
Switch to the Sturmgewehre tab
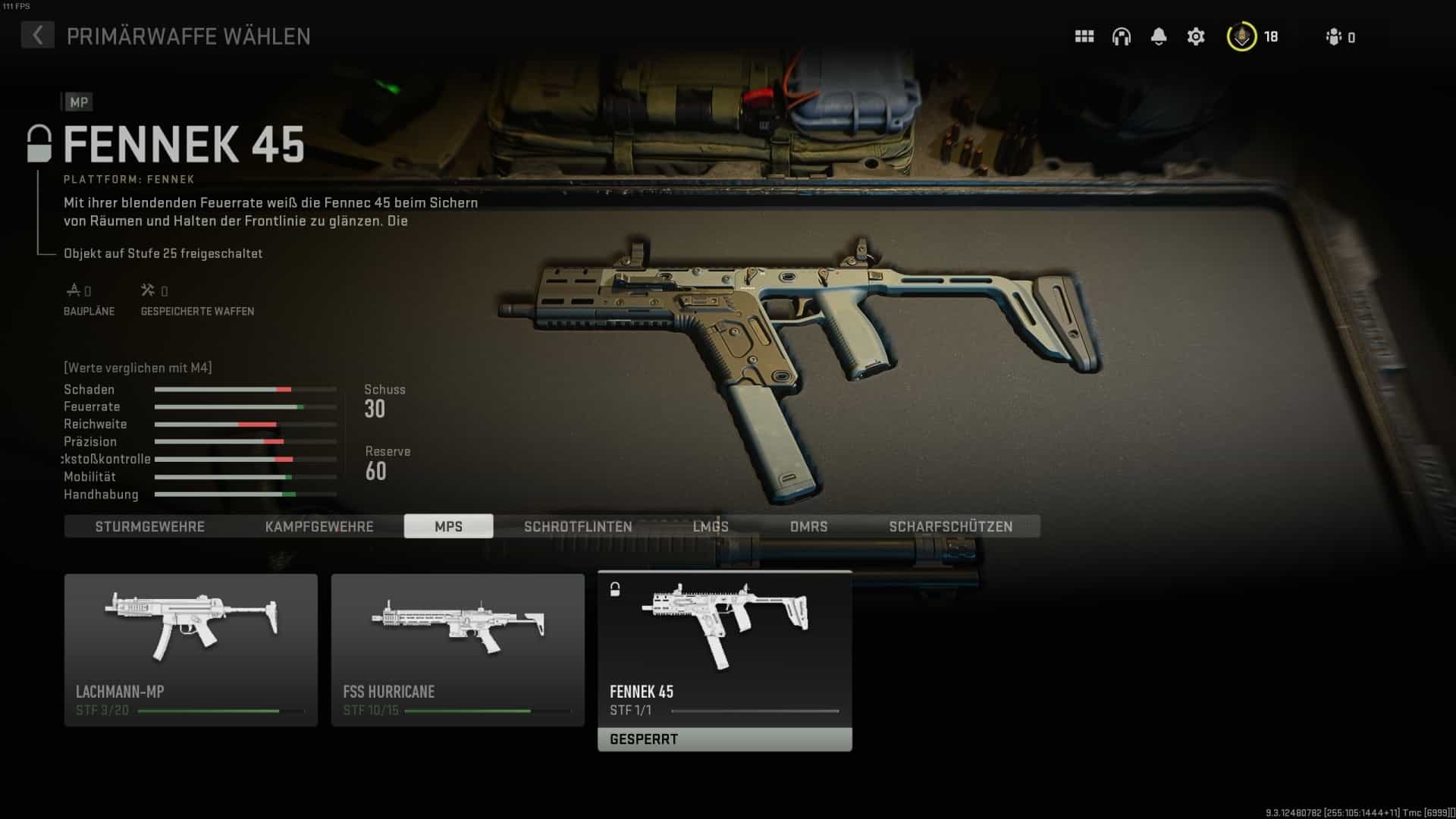click(149, 526)
